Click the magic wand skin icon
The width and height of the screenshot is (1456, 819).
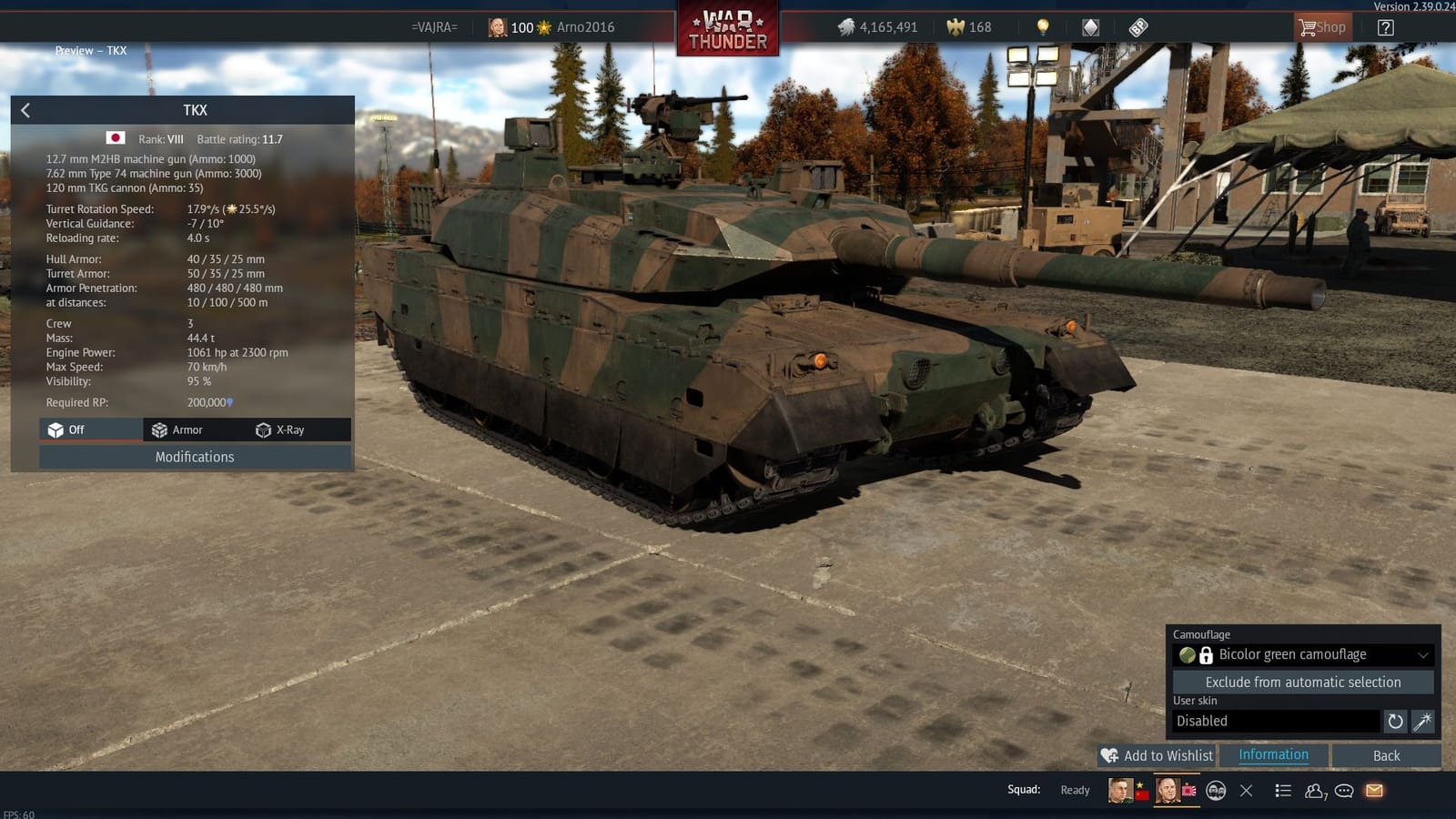tap(1422, 721)
